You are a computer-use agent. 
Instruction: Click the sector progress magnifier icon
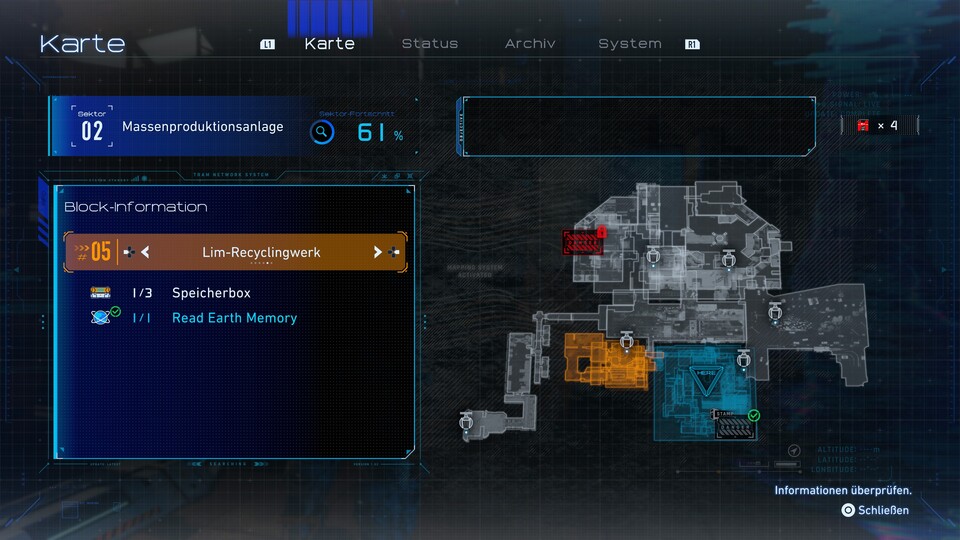321,132
